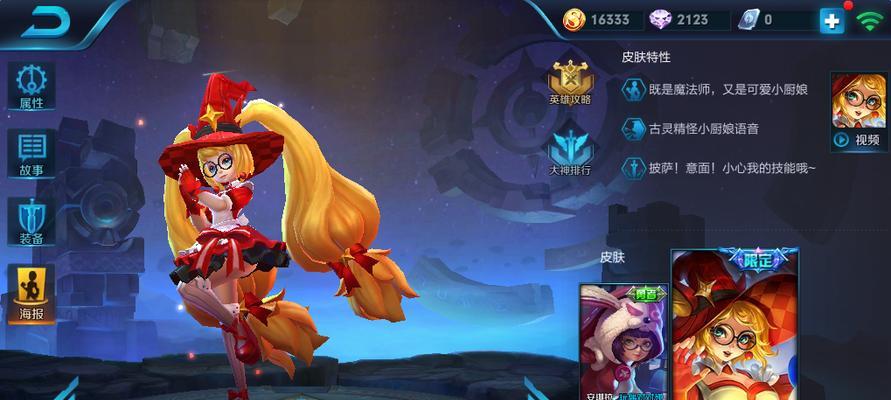Open the 装备 equipment tab
The width and height of the screenshot is (891, 400).
[x=31, y=221]
